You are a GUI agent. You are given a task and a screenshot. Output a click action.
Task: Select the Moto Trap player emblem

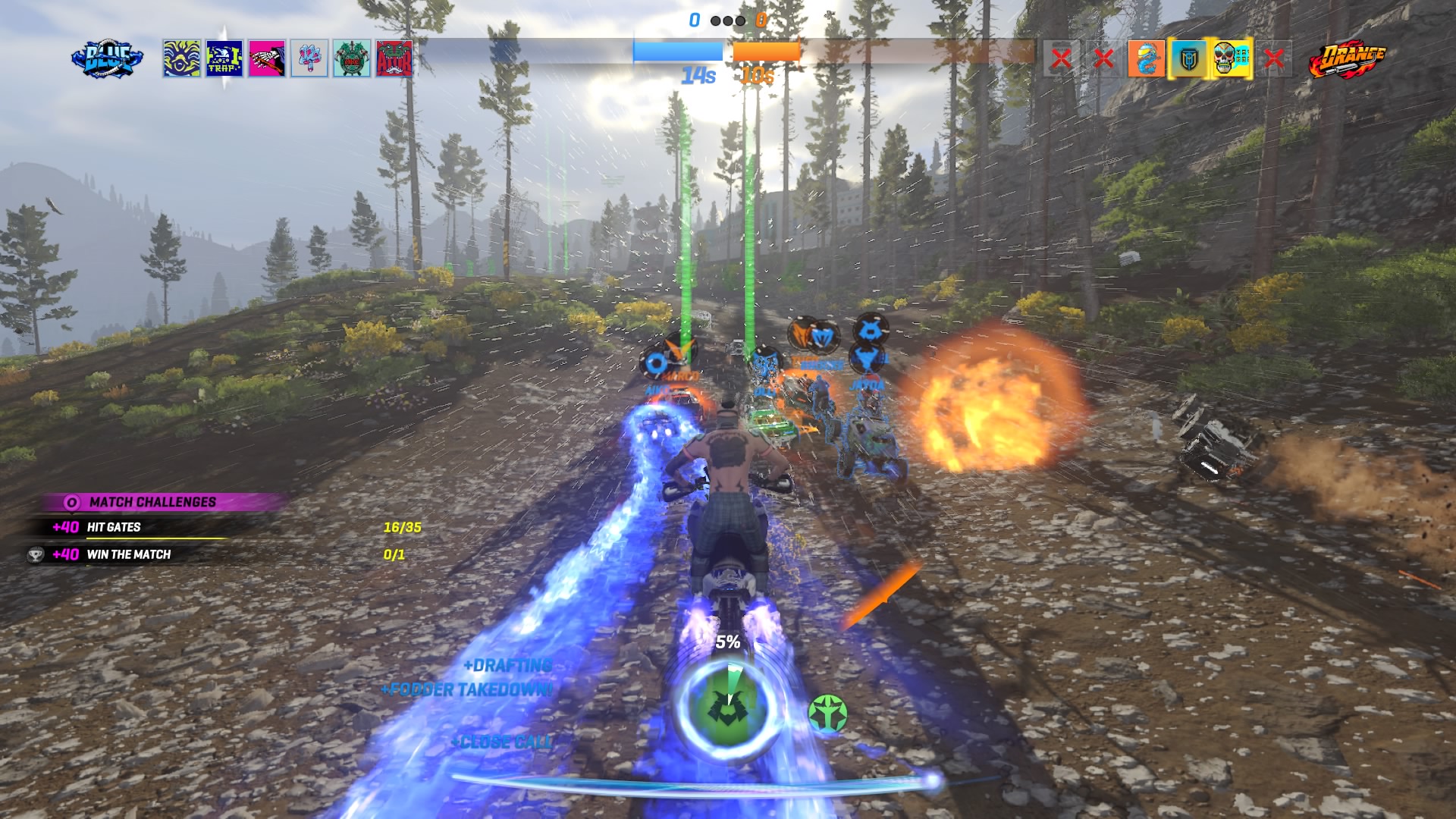coord(224,59)
